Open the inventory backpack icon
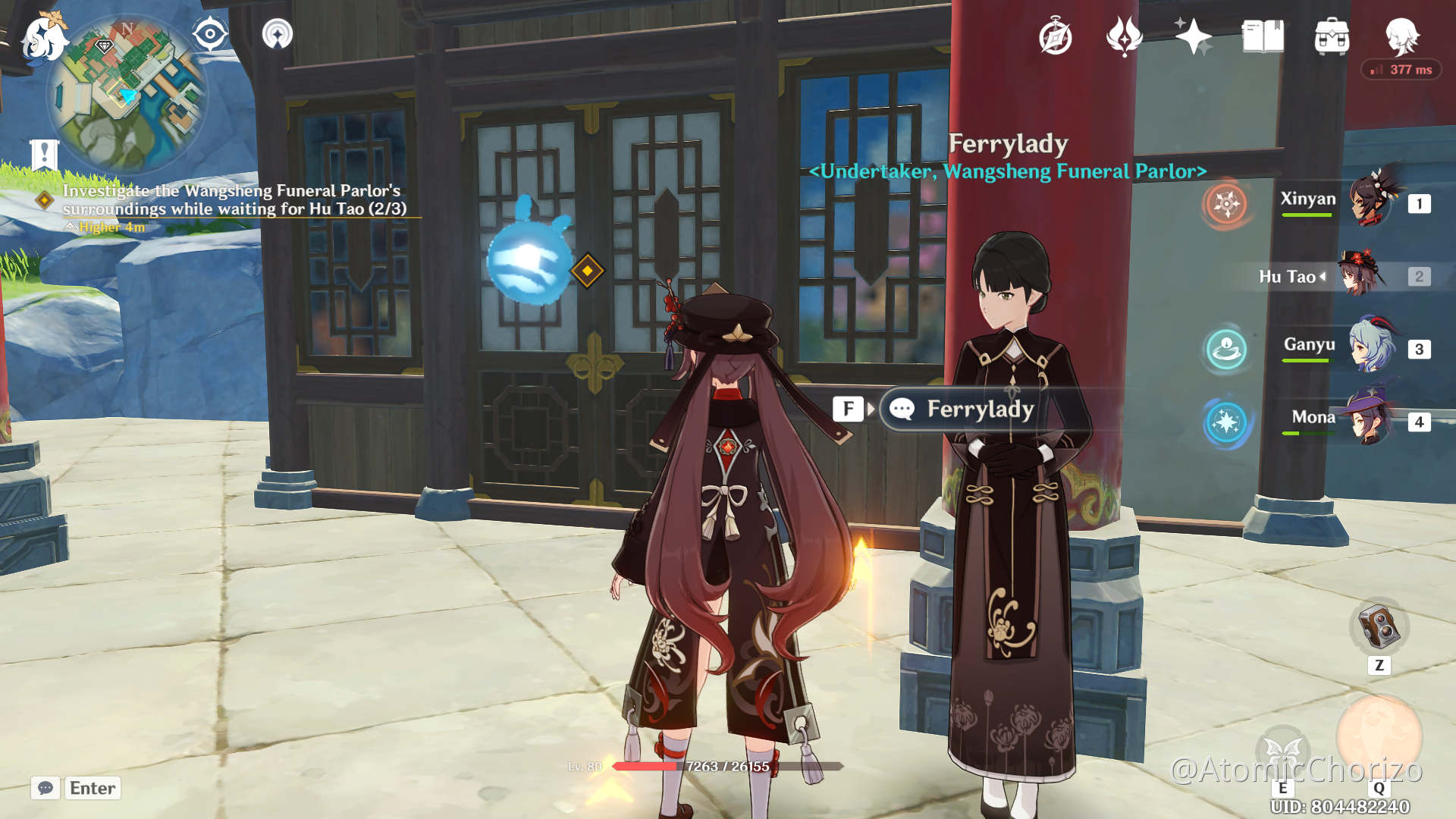 (1332, 36)
